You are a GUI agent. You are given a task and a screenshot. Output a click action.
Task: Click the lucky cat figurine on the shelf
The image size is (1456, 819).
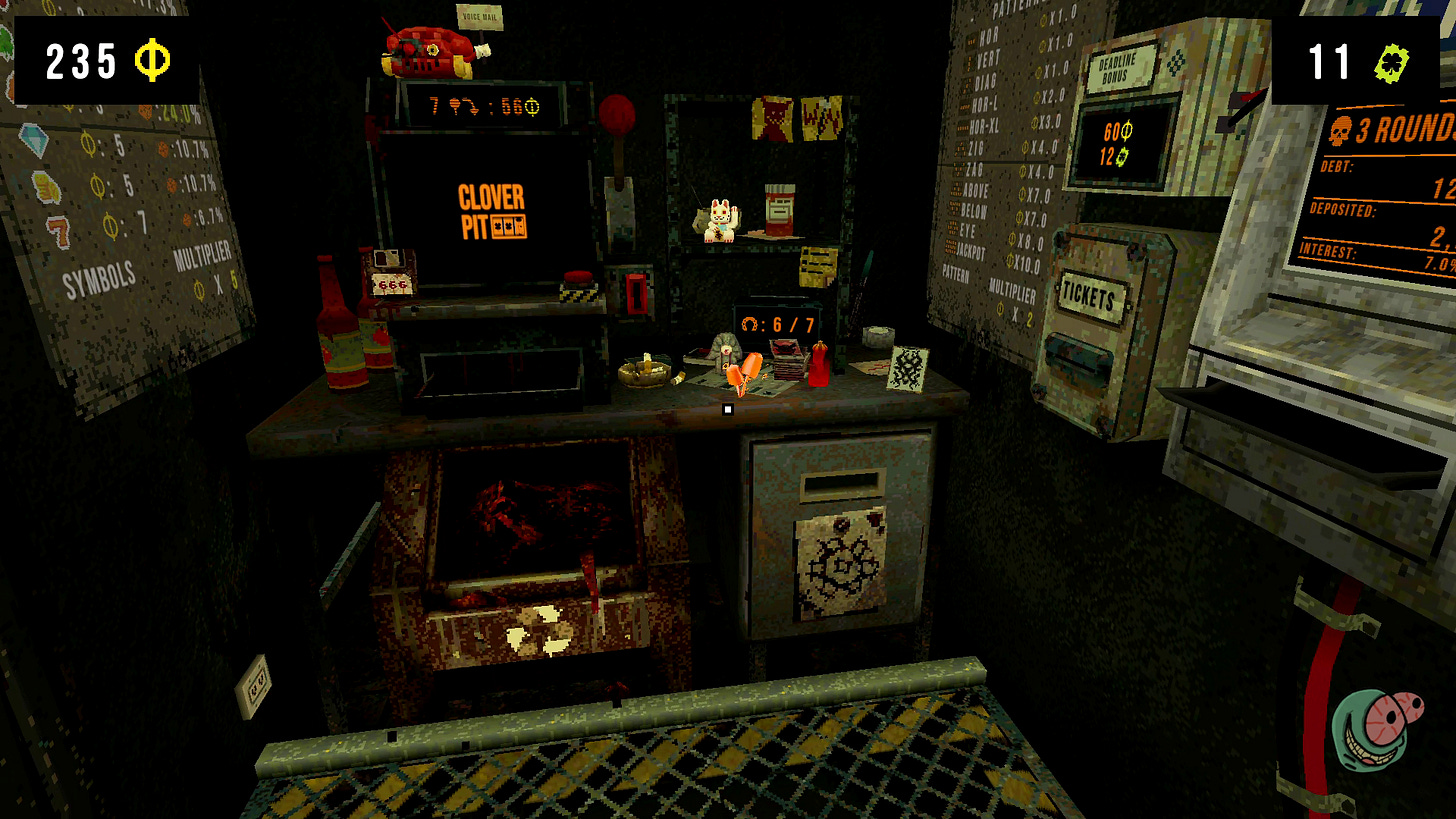(722, 219)
